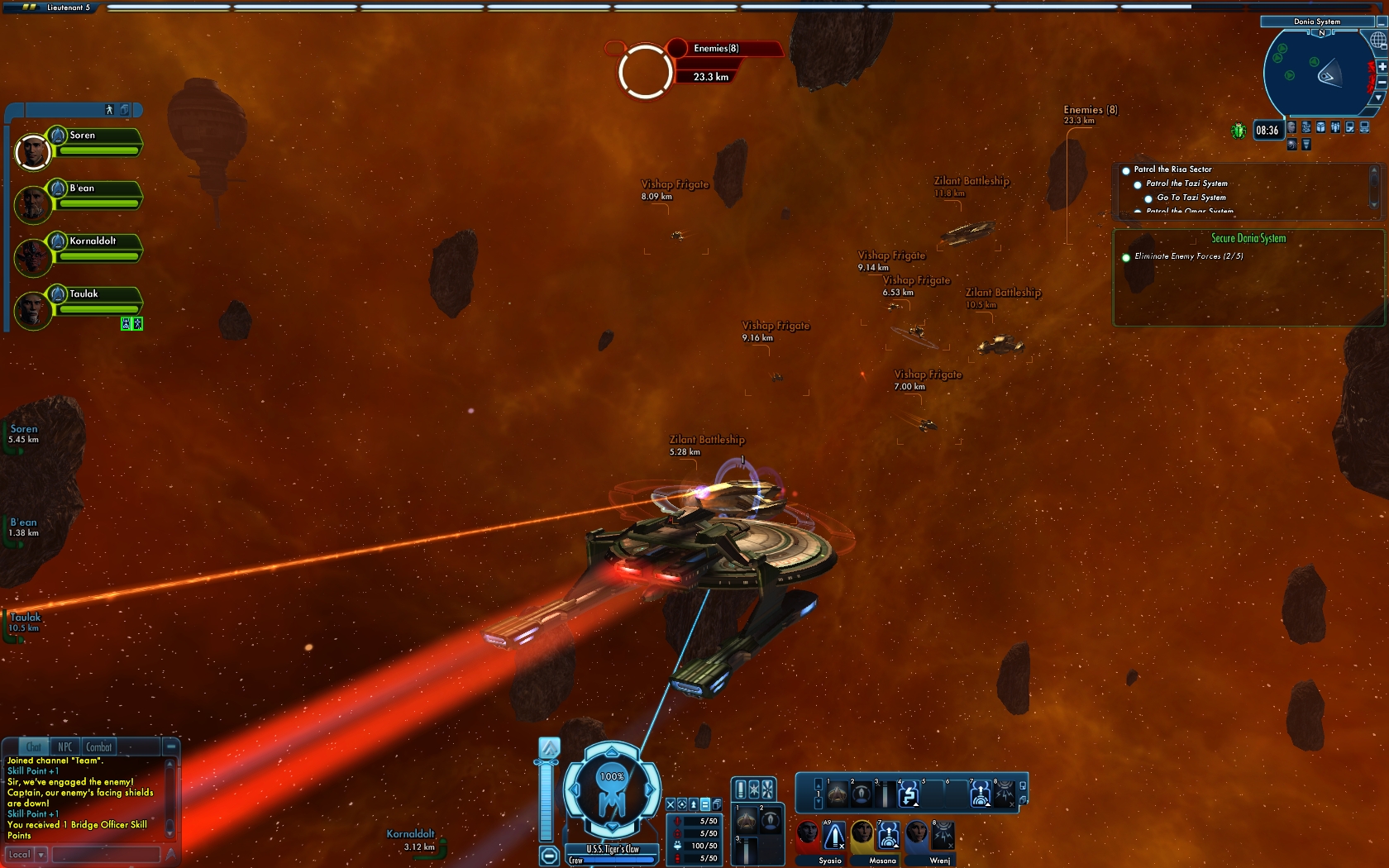
Task: Open the Patrol the Risa Sector mission
Action: point(1172,169)
